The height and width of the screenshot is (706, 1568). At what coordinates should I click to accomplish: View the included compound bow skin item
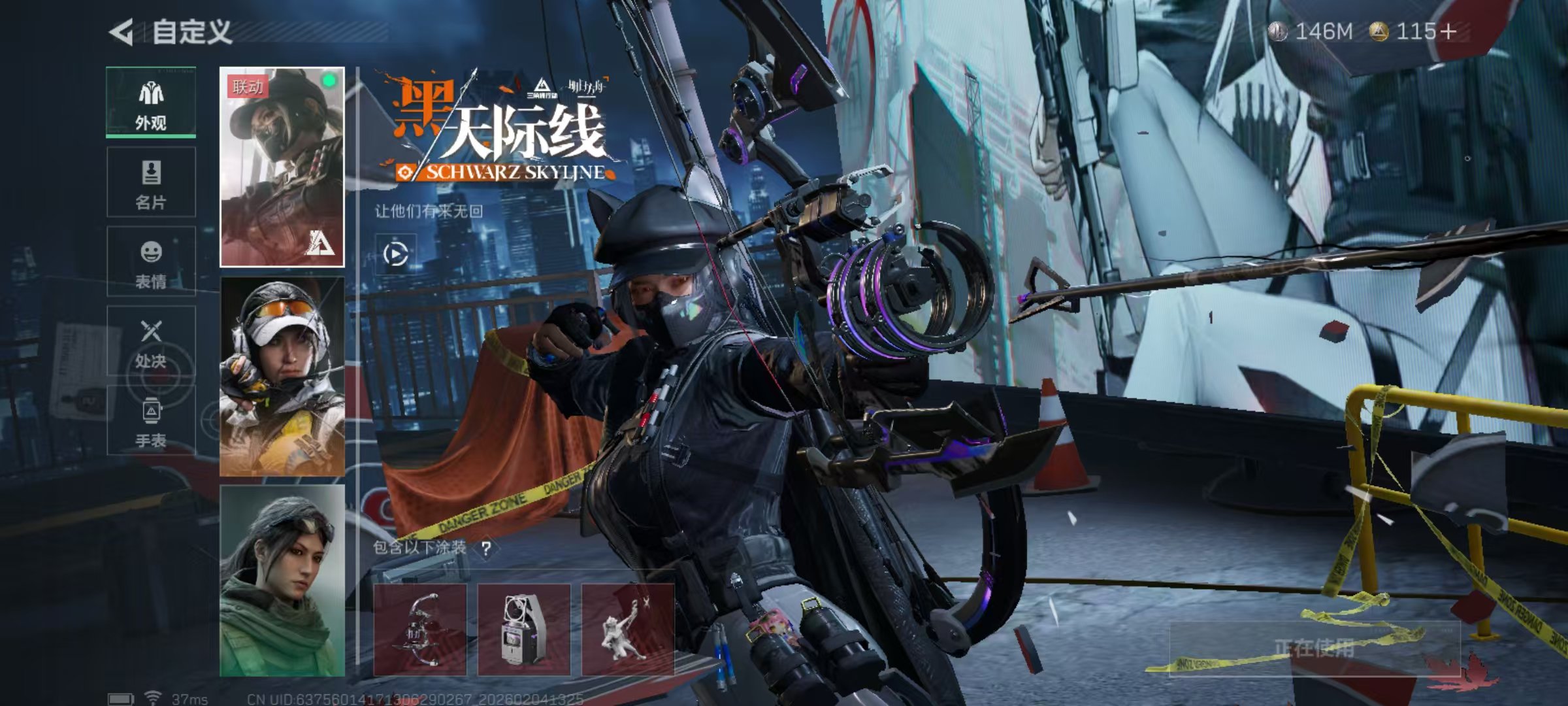coord(419,629)
